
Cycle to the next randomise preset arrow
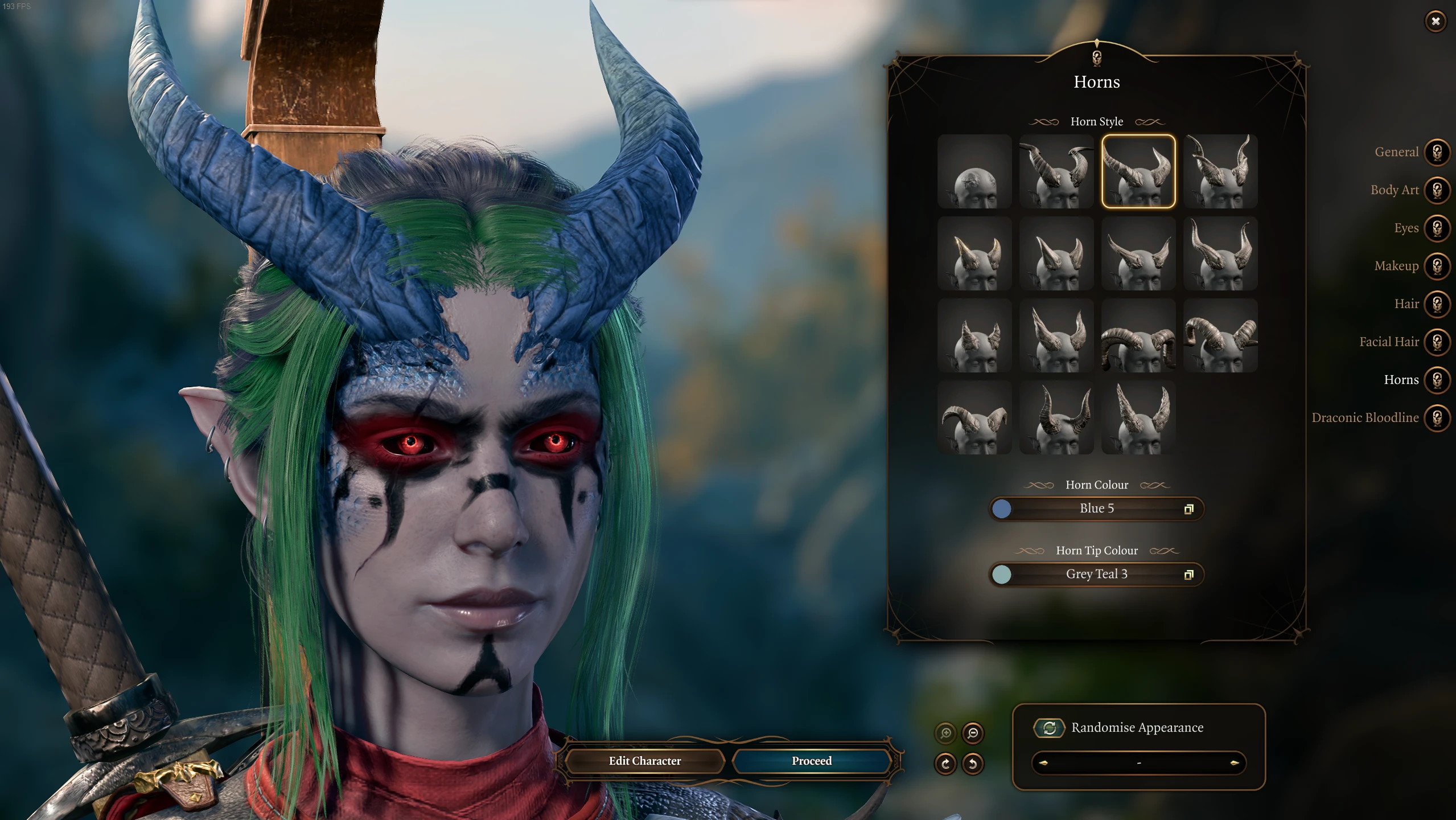[1234, 763]
